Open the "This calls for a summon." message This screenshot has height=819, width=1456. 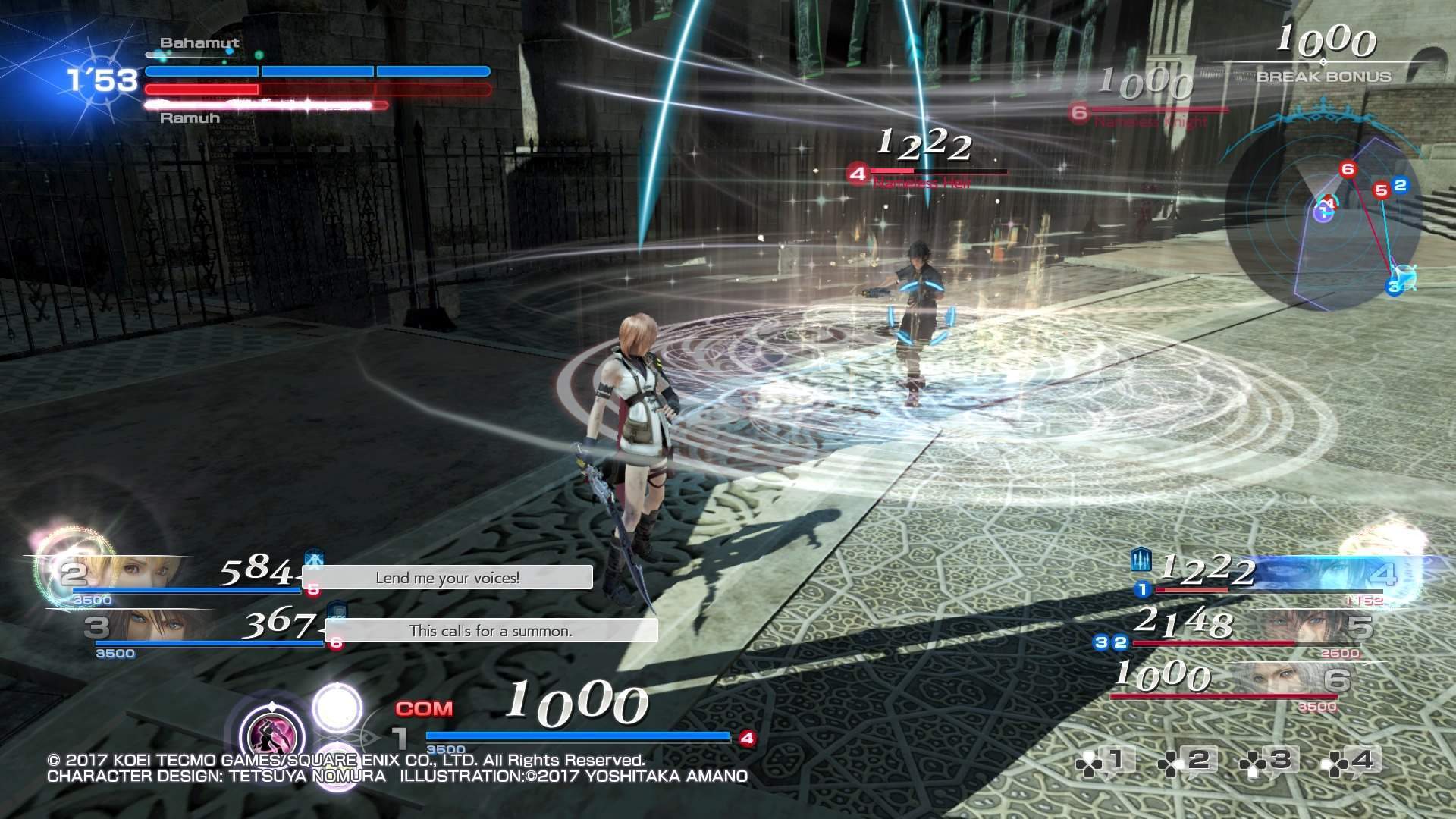491,631
